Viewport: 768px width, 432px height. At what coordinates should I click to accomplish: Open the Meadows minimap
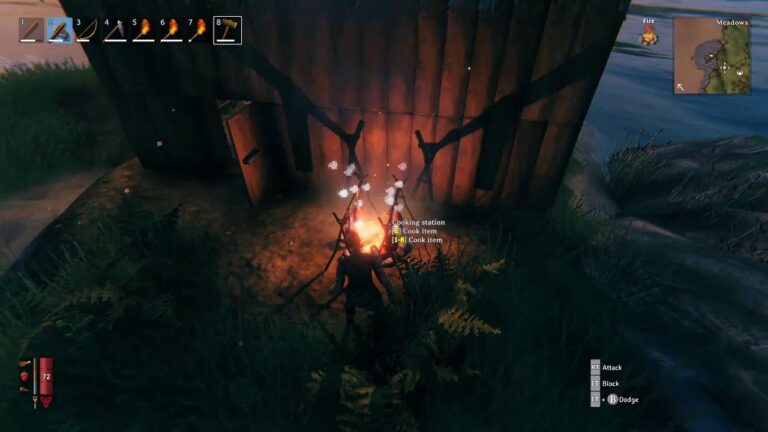click(711, 56)
